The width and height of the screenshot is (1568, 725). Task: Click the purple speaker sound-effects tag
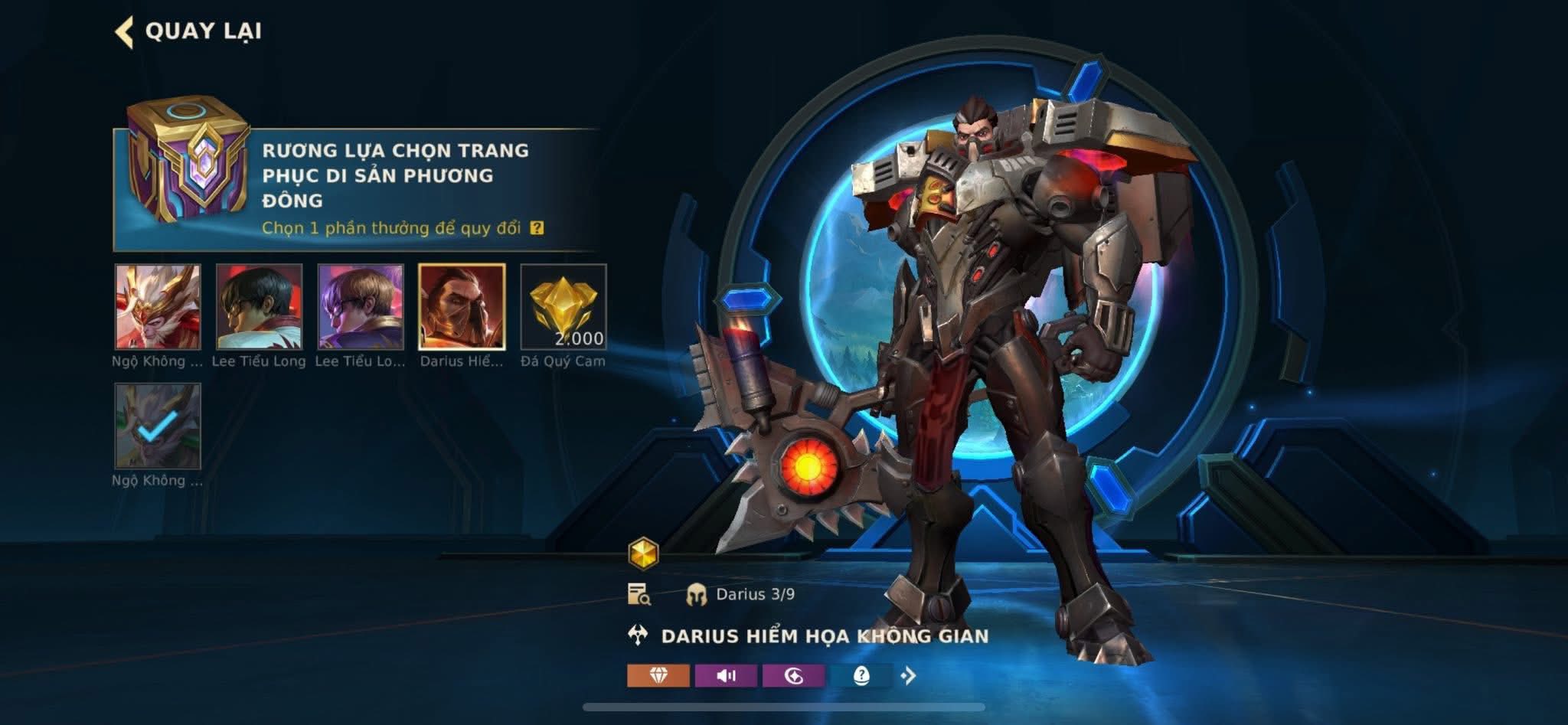pos(726,675)
